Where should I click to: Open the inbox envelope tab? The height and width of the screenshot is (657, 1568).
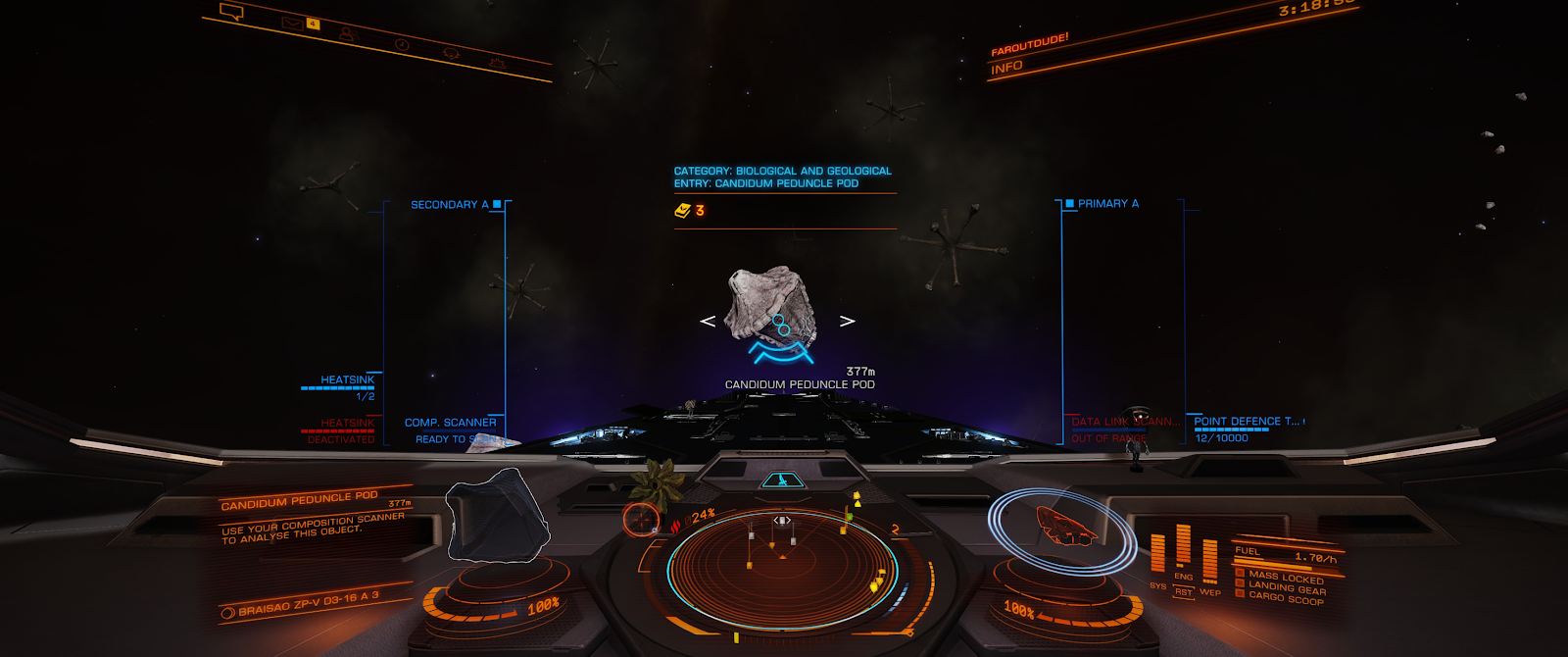click(x=292, y=23)
